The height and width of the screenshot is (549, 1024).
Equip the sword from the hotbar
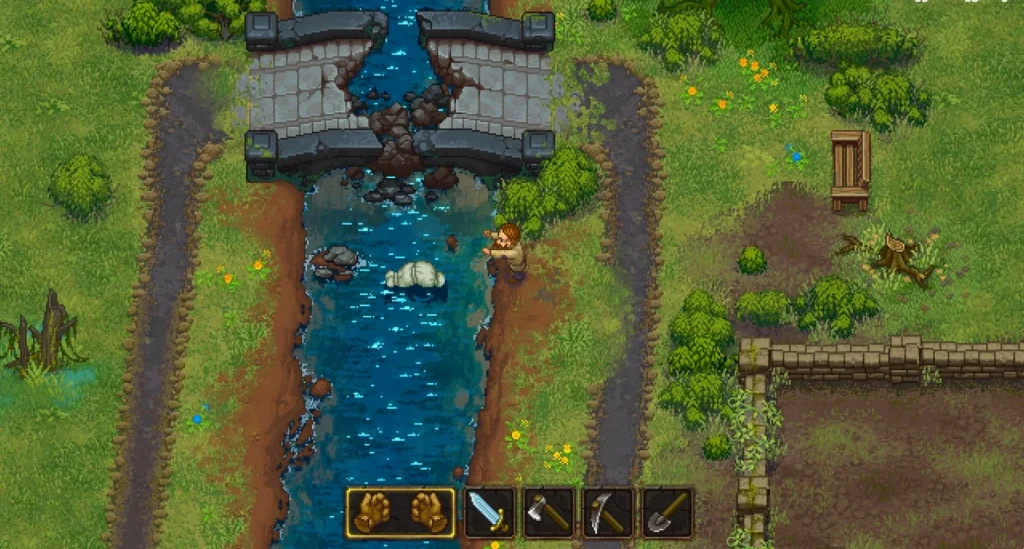[x=490, y=512]
